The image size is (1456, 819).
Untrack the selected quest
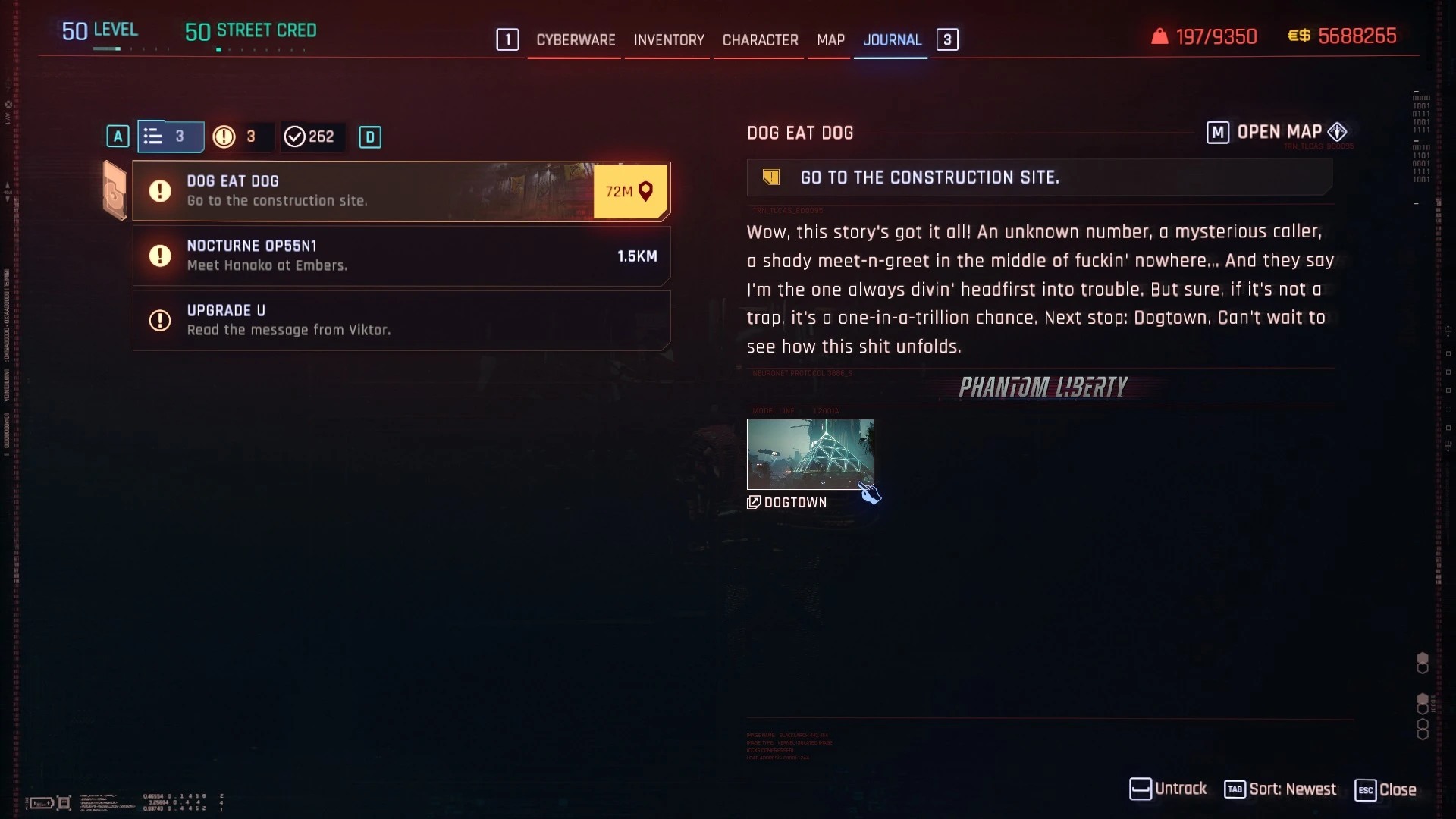[1168, 789]
